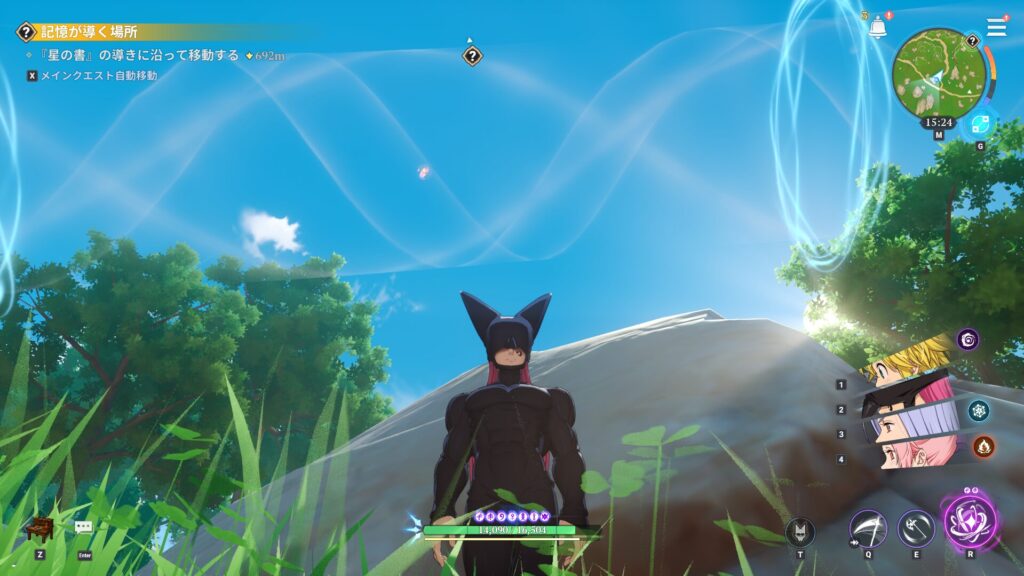The width and height of the screenshot is (1024, 576).
Task: Select the blue snowflake element icon
Action: coord(978,410)
